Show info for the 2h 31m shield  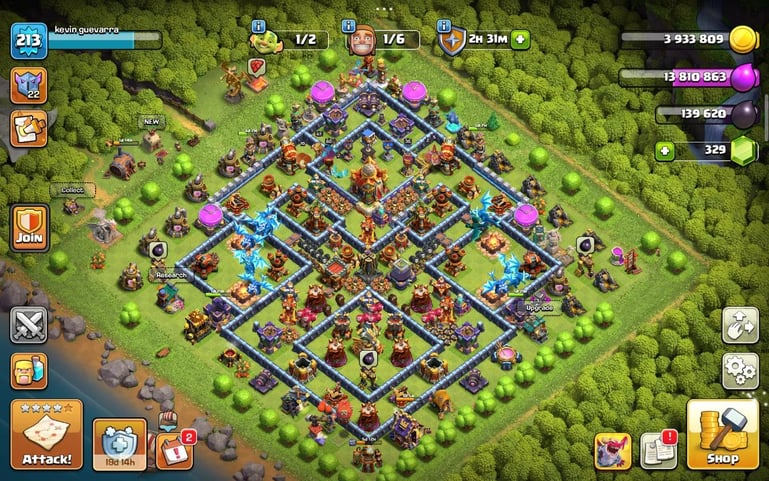pos(444,26)
